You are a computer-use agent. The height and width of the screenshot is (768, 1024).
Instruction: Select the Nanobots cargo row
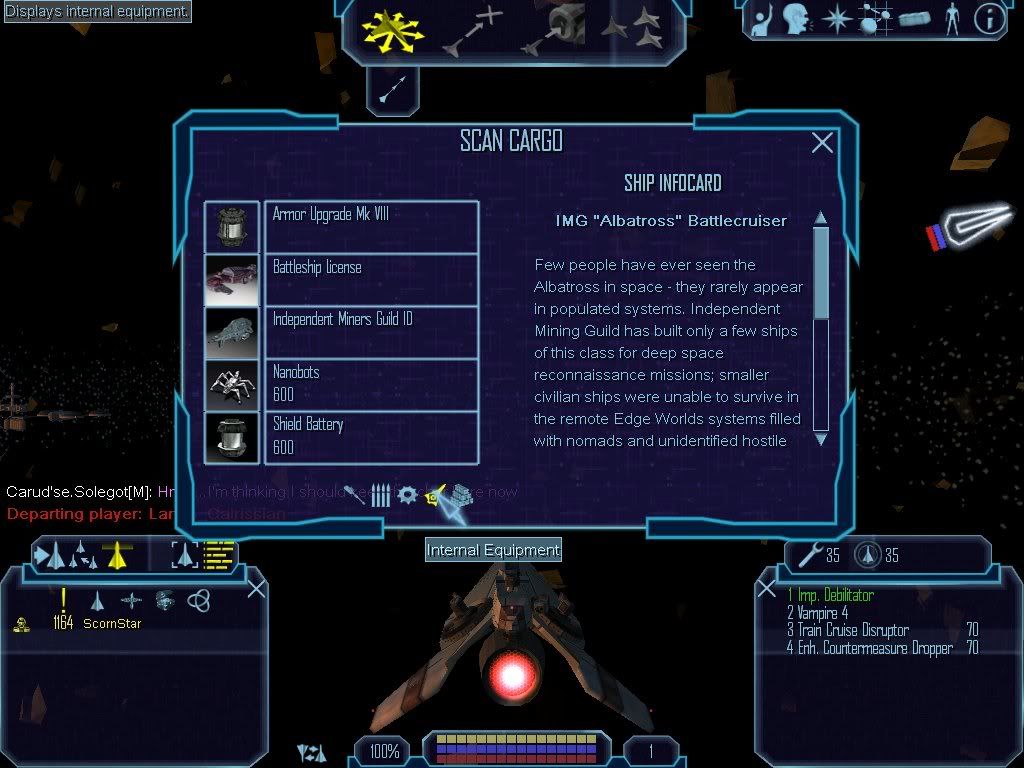(x=371, y=383)
